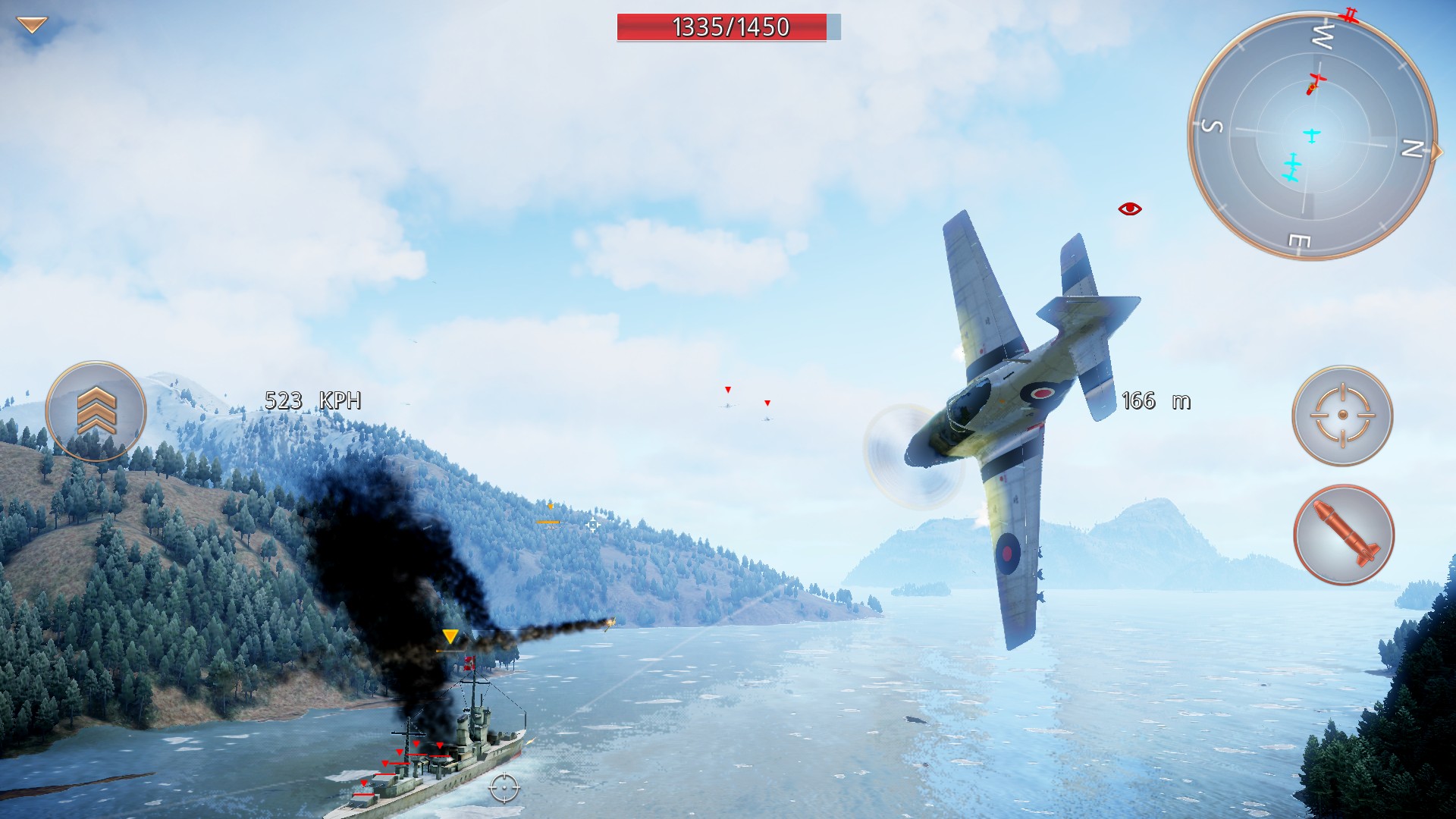Screen dimensions: 1456x819
Task: Click the red spectator eye icon near the plane
Action: point(1128,207)
